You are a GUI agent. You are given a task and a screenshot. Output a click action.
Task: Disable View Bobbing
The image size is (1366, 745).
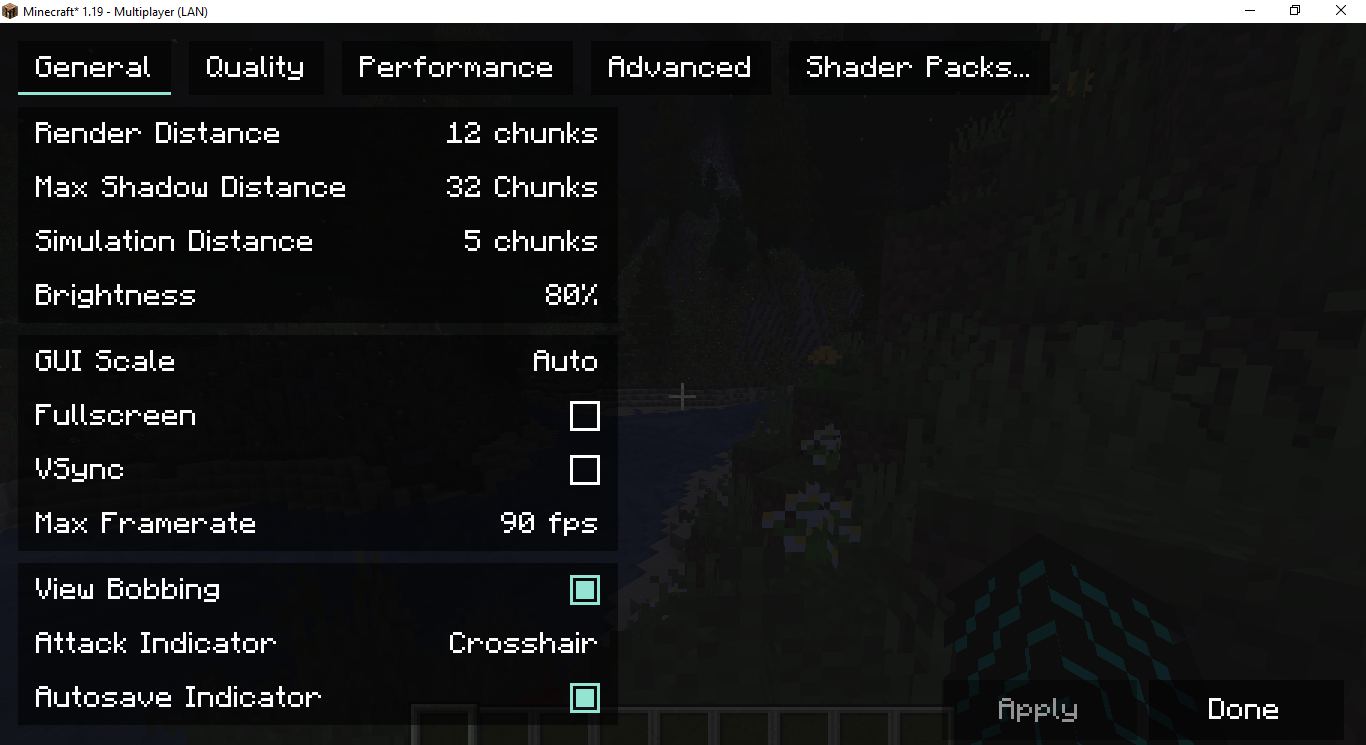(585, 590)
